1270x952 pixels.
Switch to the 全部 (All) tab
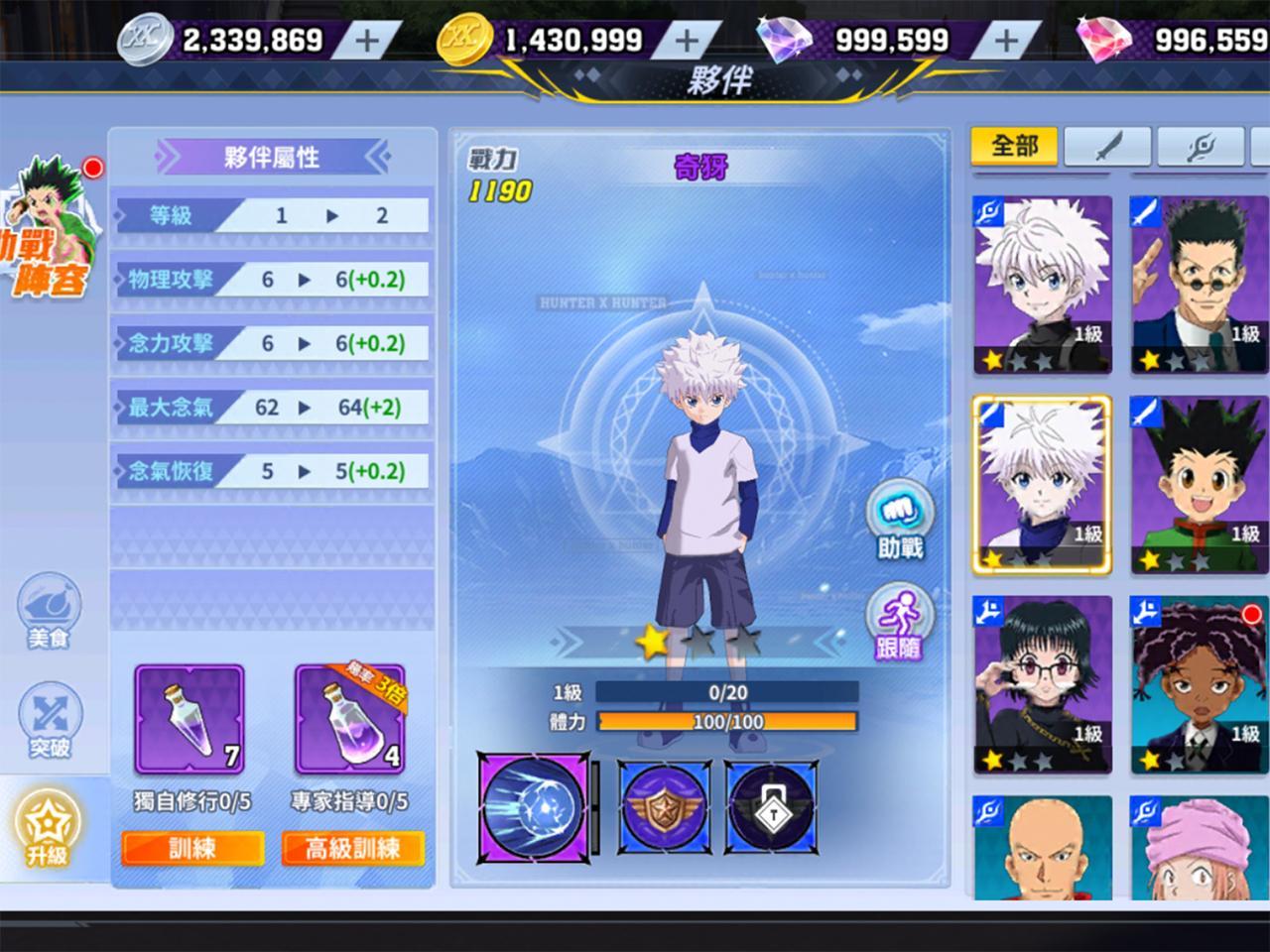pyautogui.click(x=1014, y=145)
